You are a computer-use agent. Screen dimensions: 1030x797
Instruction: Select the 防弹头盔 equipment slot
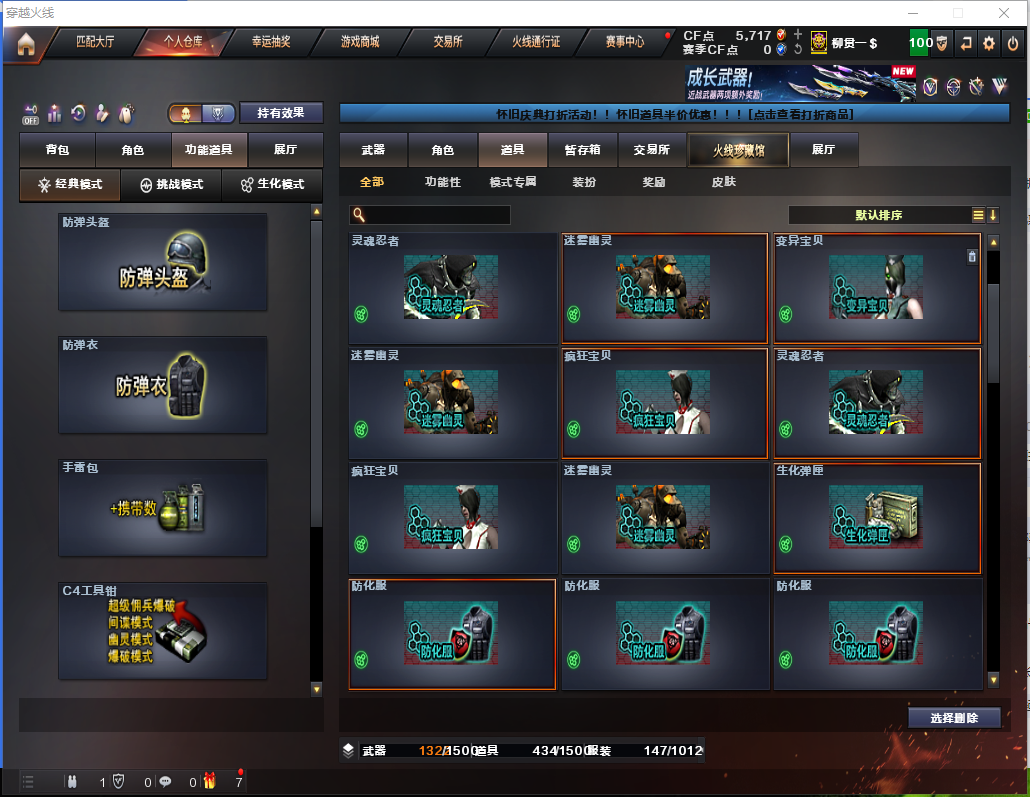pos(163,262)
